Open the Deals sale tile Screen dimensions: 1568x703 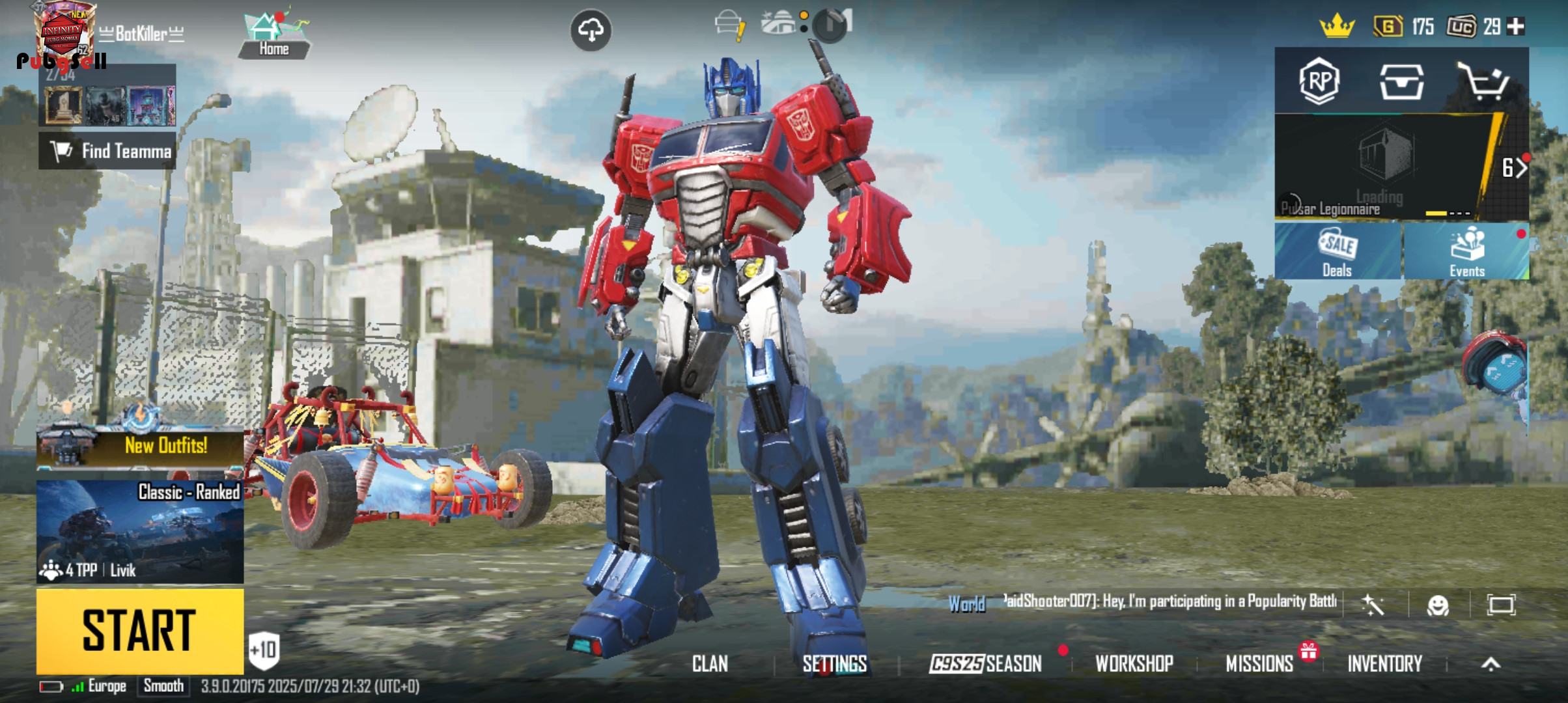click(1337, 252)
